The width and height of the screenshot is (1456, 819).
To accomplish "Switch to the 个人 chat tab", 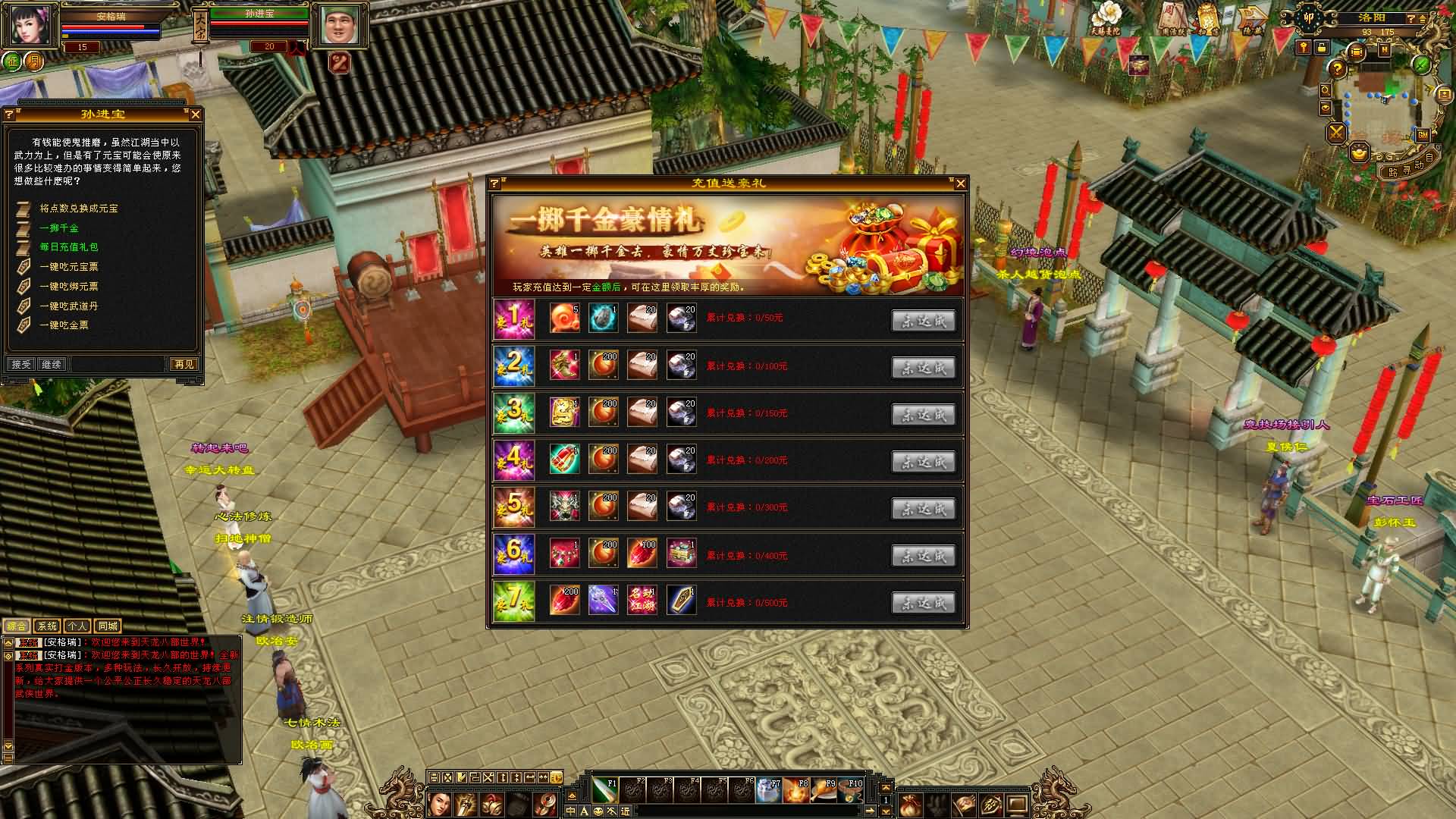I will coord(77,626).
